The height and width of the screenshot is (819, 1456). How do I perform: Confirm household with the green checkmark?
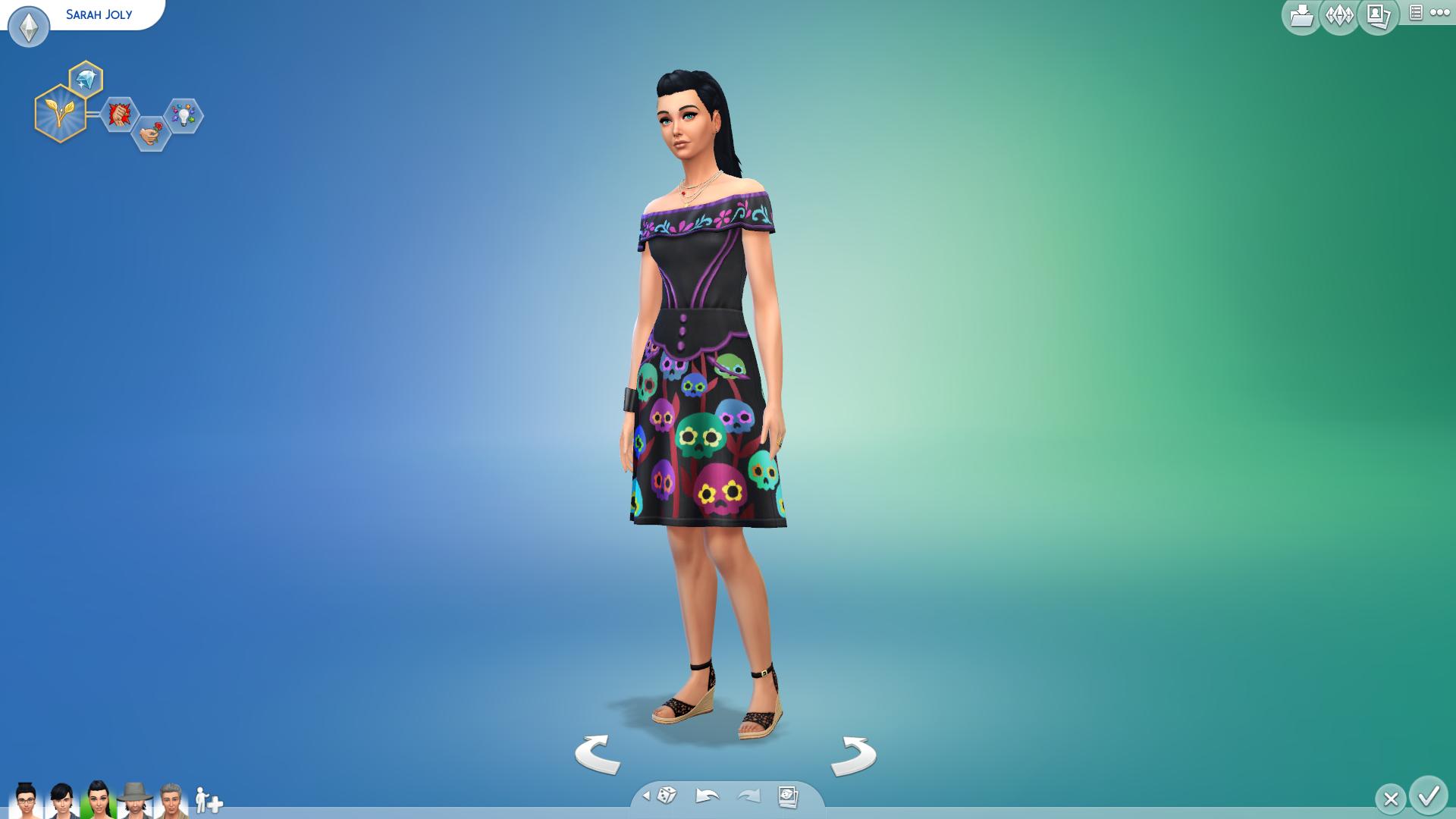[x=1429, y=796]
